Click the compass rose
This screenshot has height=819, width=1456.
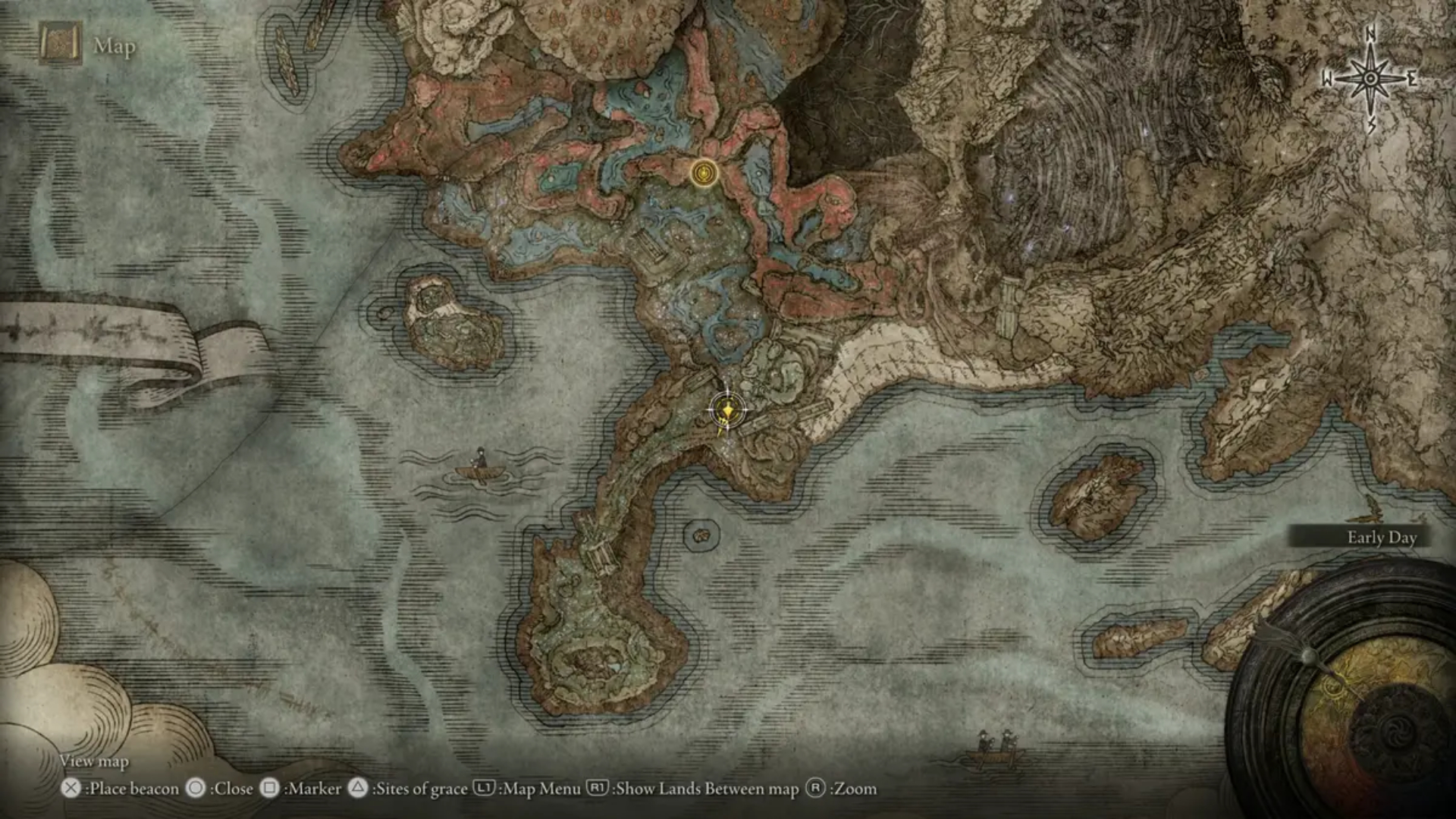tap(1370, 79)
